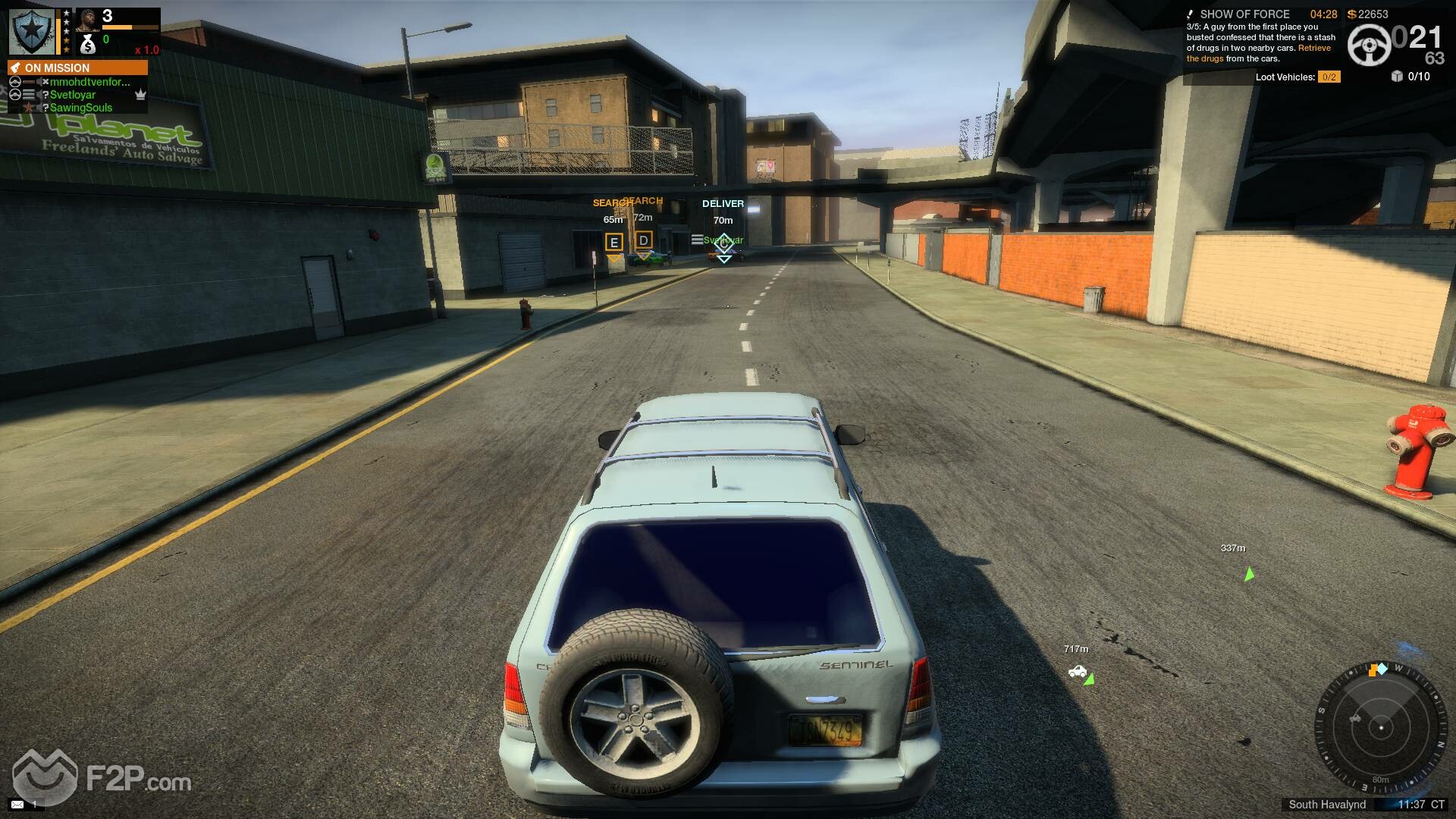Select the Search objective marker E
This screenshot has height=819, width=1456.
(614, 243)
